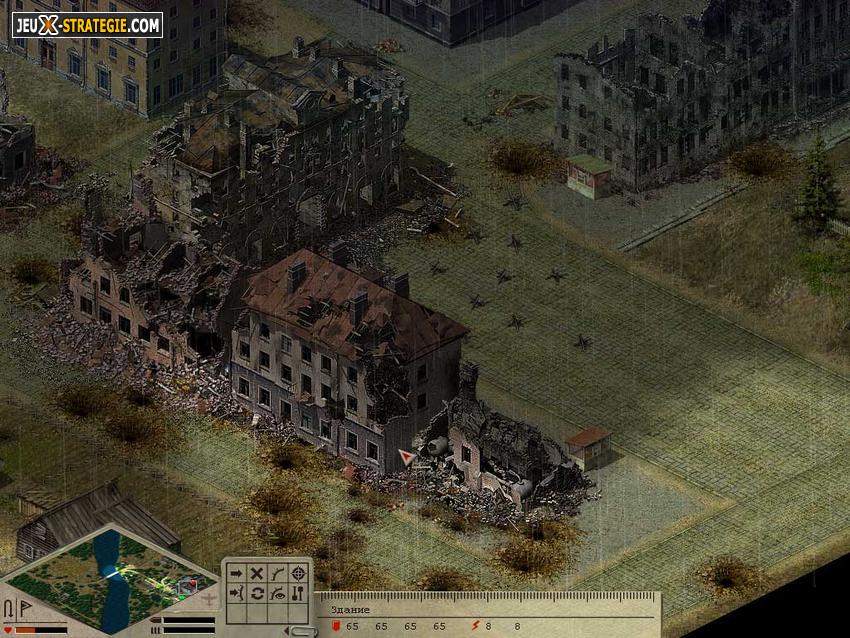This screenshot has width=850, height=638.
Task: Select the arrow-into-bracket command icon
Action: pyautogui.click(x=236, y=593)
